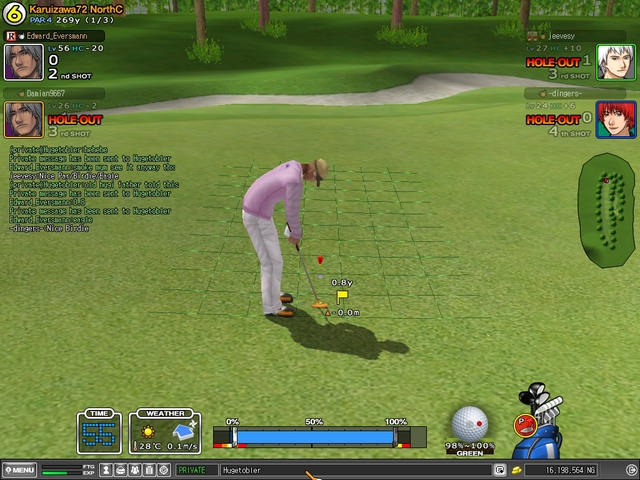Toggle the PRIVATE chat mode selector

(x=196, y=469)
